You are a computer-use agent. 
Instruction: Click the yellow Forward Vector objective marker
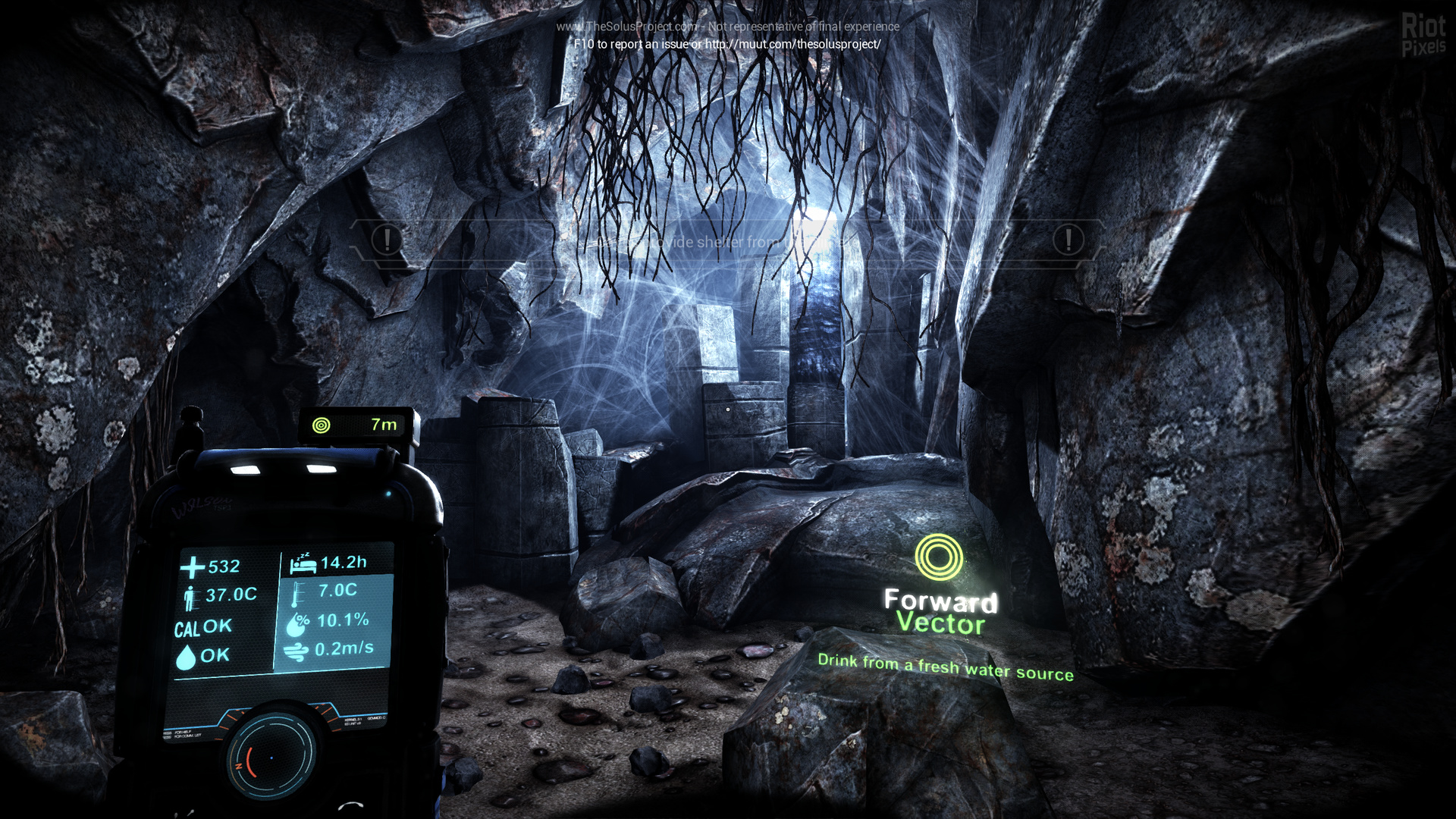tap(939, 557)
